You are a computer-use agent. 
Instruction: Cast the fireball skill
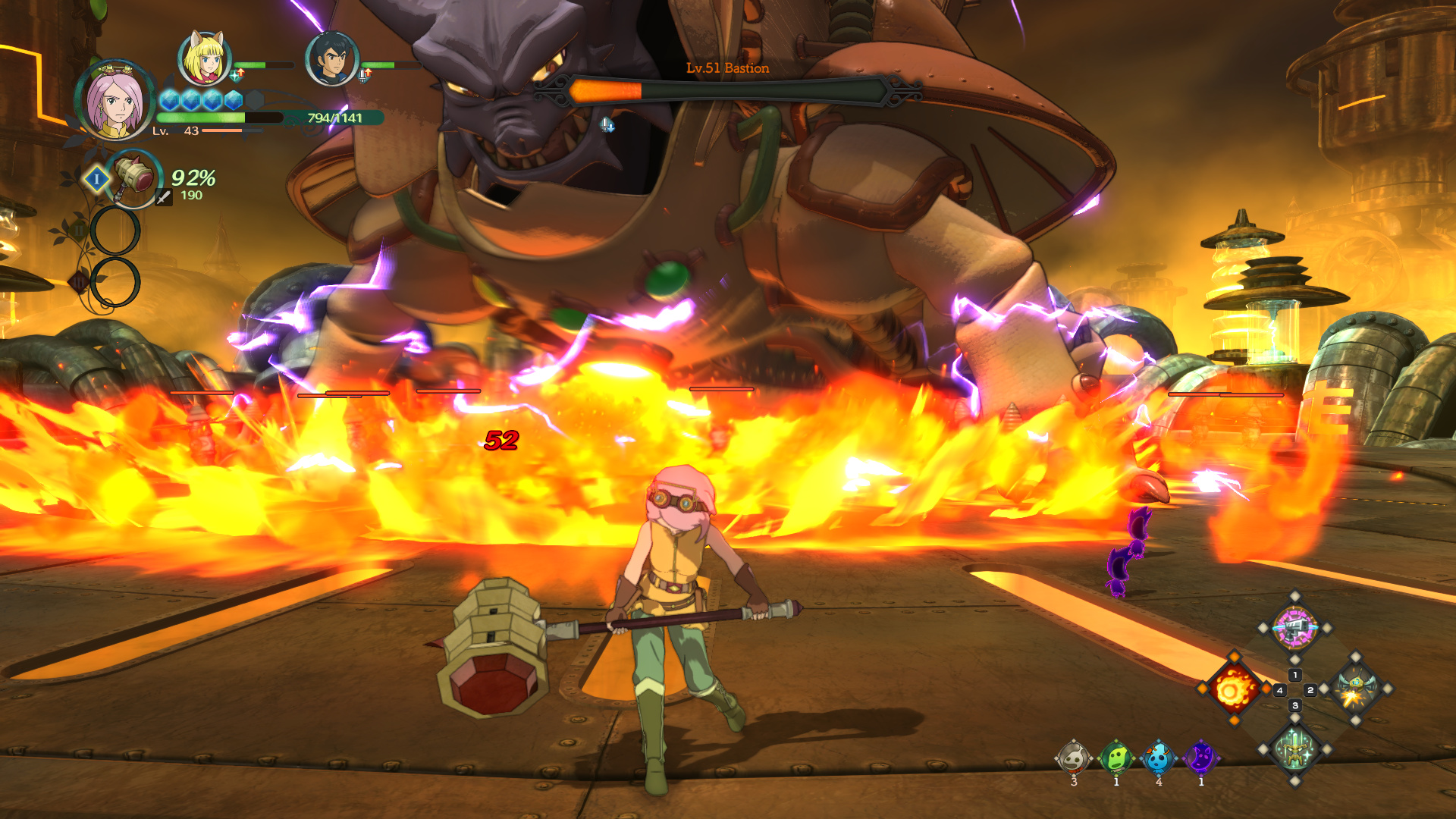coord(1233,689)
